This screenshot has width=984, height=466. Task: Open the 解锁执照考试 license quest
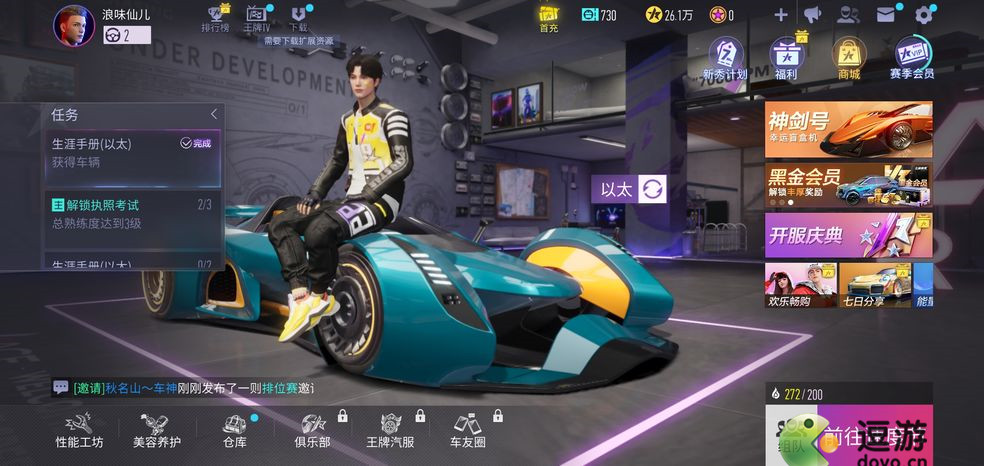pos(132,214)
